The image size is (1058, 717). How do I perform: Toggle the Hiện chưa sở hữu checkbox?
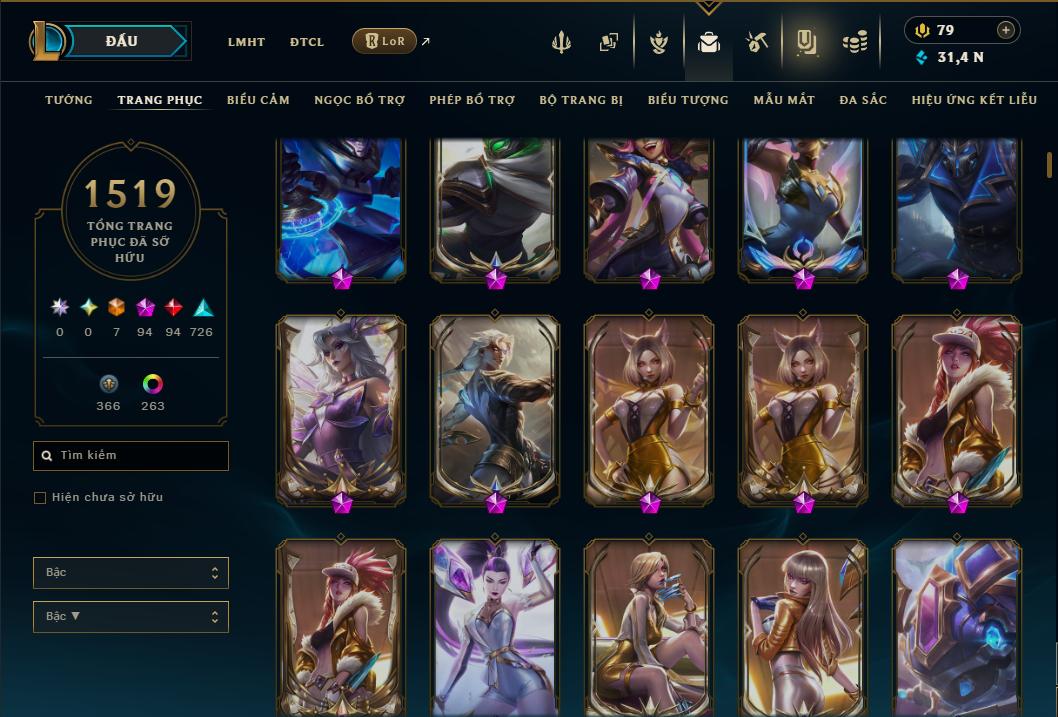tap(40, 498)
